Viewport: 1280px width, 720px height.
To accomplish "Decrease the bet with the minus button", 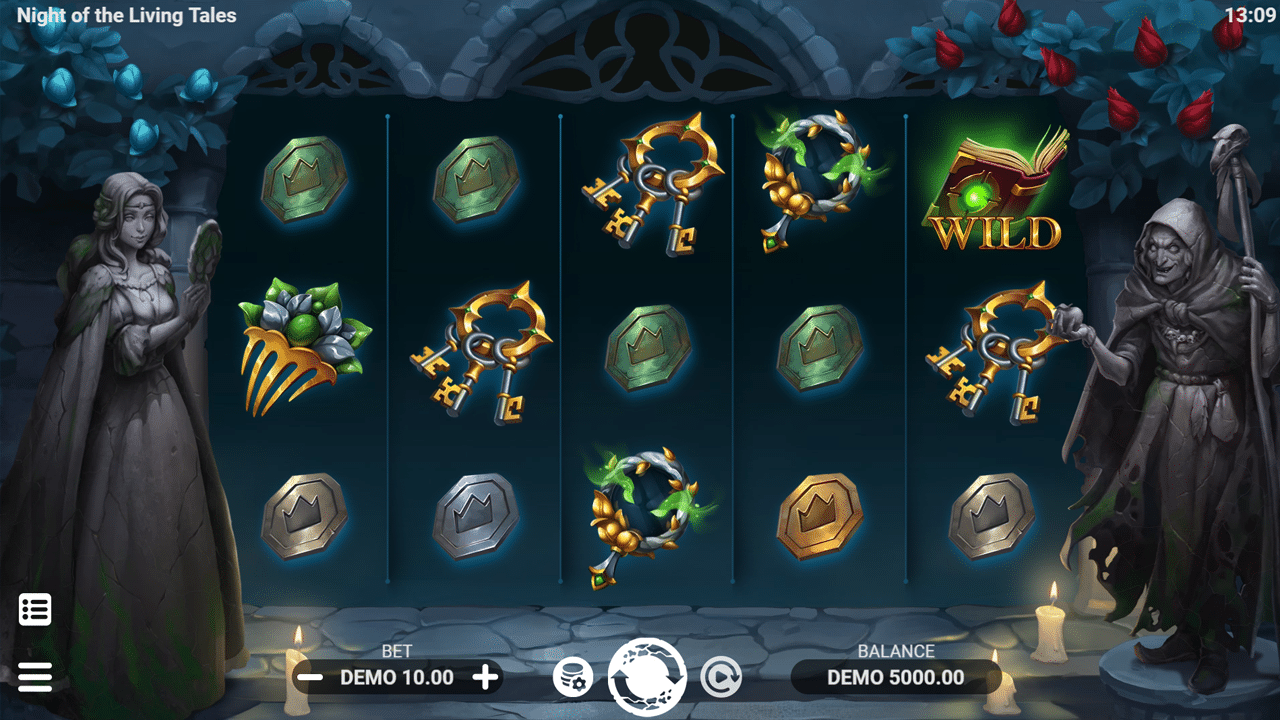I will [x=311, y=678].
